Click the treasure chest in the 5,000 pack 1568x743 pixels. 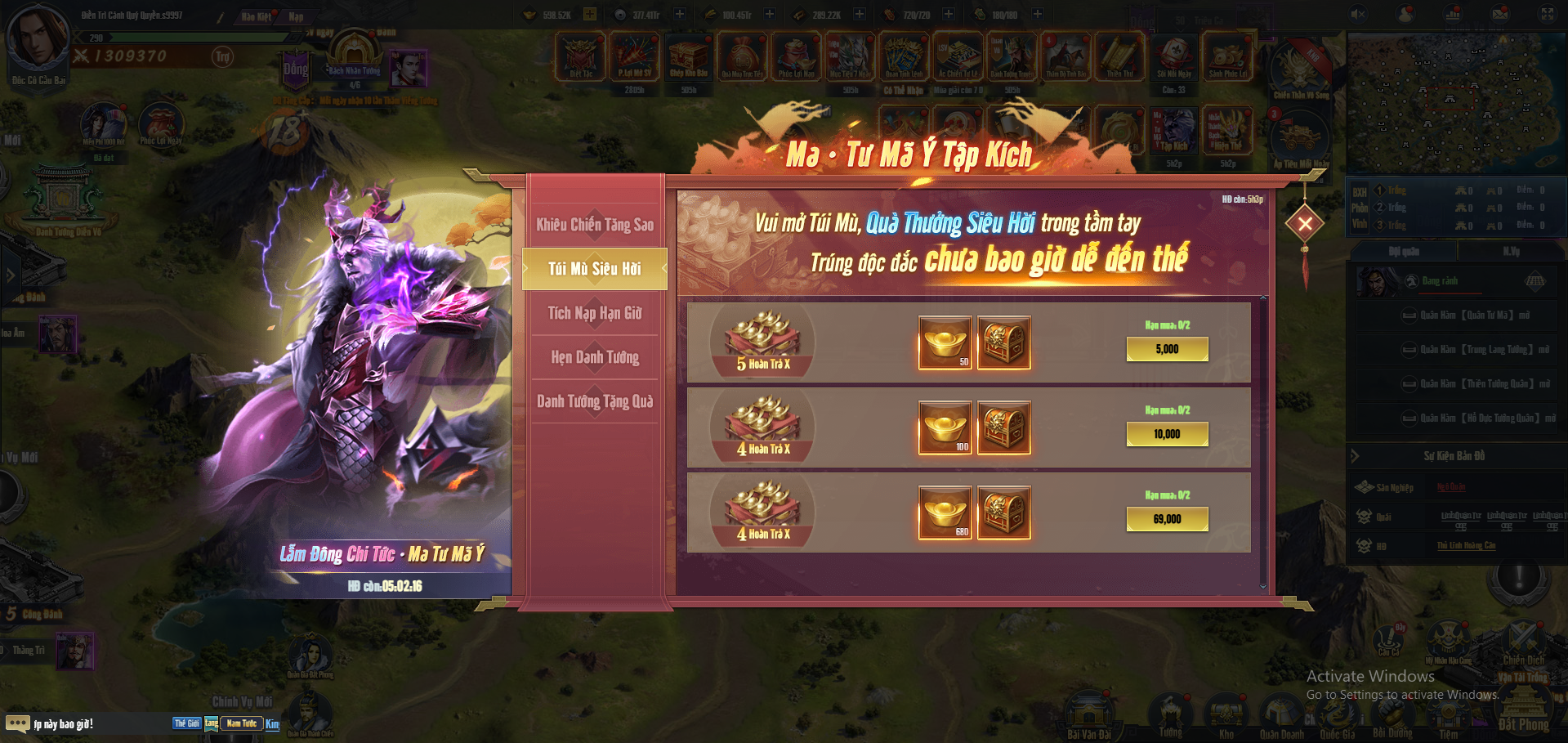point(1003,342)
